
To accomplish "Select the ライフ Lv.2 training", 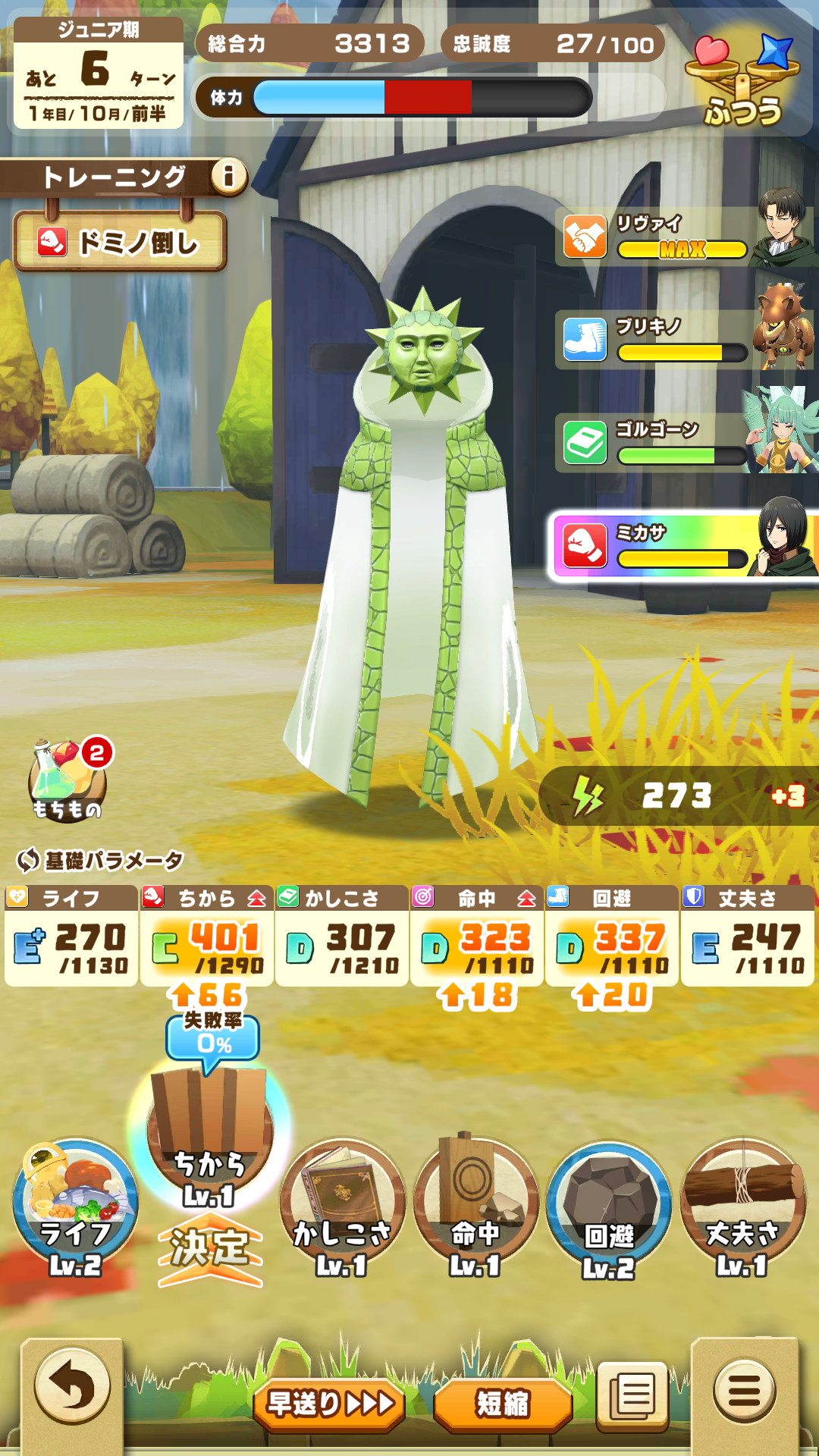I will coord(74,1207).
